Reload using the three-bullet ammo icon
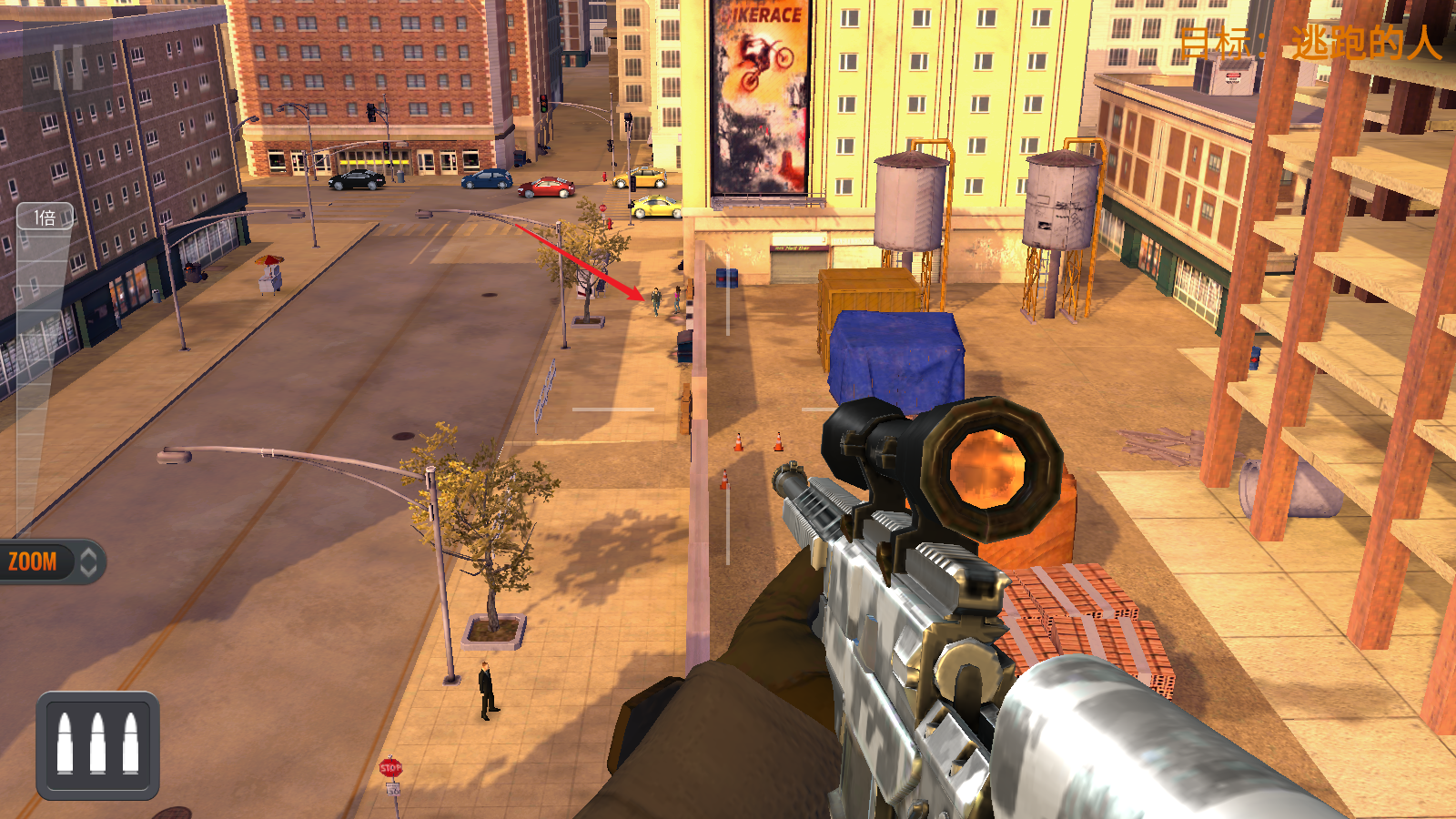The width and height of the screenshot is (1456, 819). [x=98, y=745]
